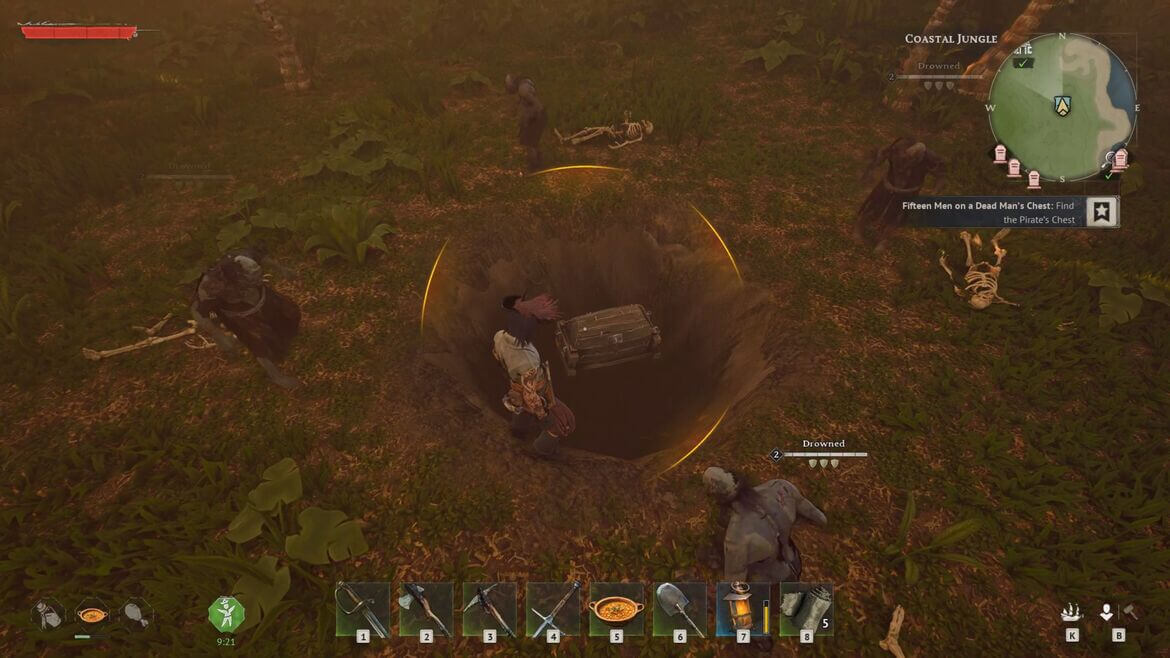Select the pickaxe in hotbar slot 3

[x=489, y=609]
